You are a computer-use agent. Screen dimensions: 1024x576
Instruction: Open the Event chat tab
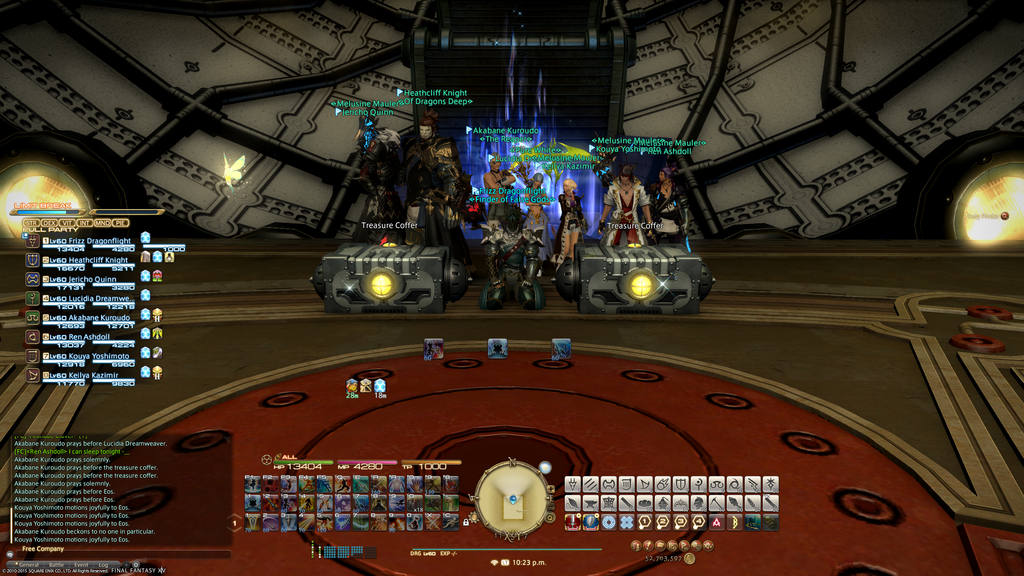coord(82,565)
